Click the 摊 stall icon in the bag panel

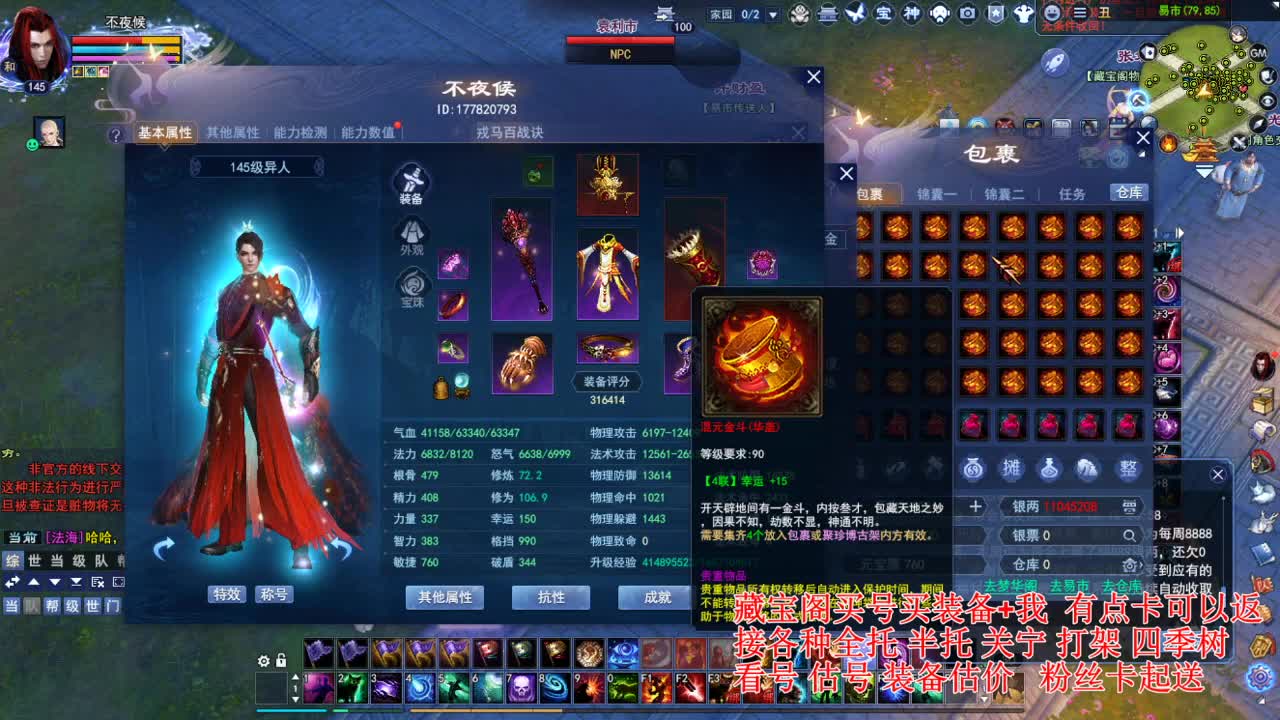[1012, 470]
